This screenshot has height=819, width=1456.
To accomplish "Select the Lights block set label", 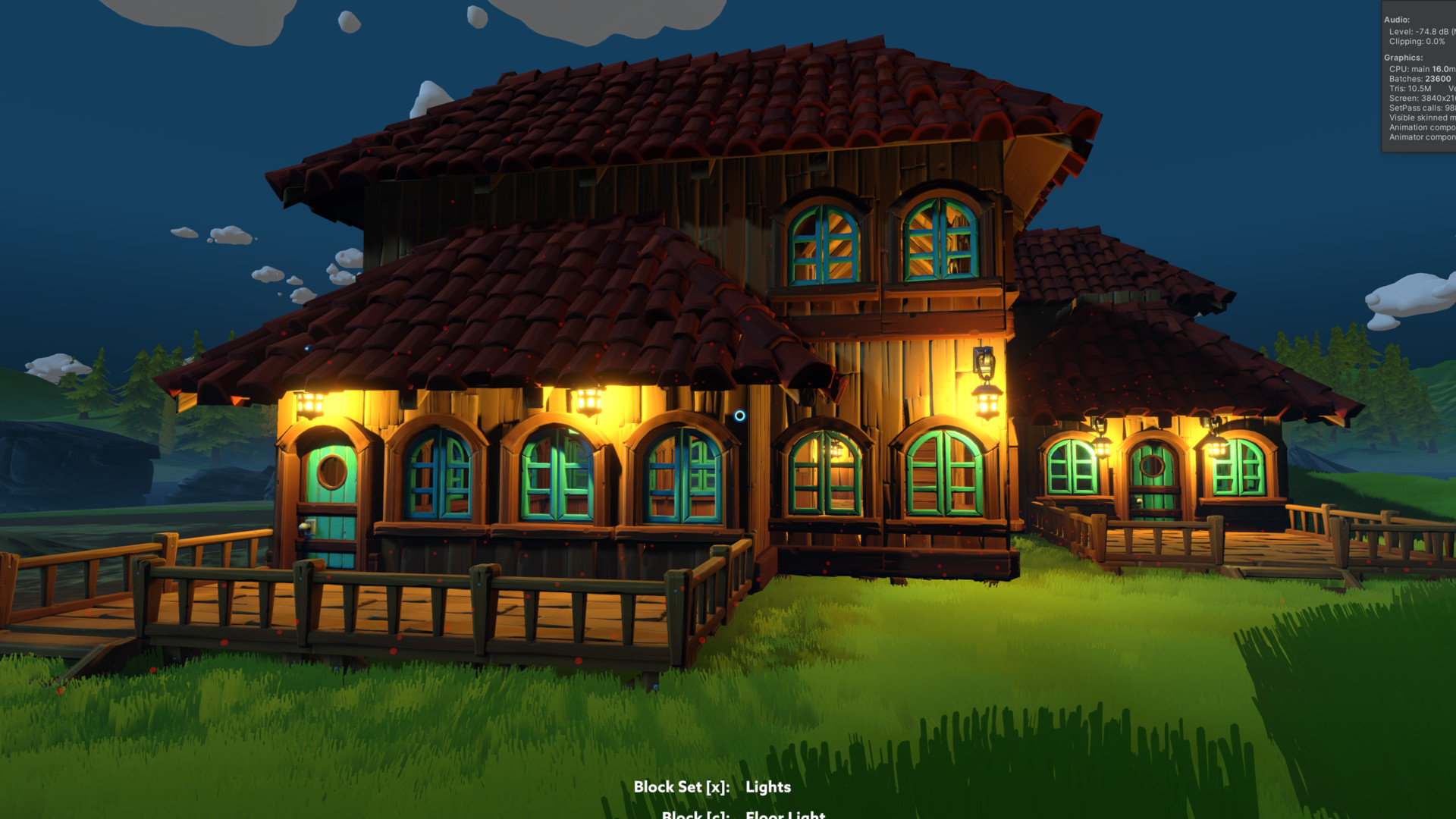I will 769,788.
